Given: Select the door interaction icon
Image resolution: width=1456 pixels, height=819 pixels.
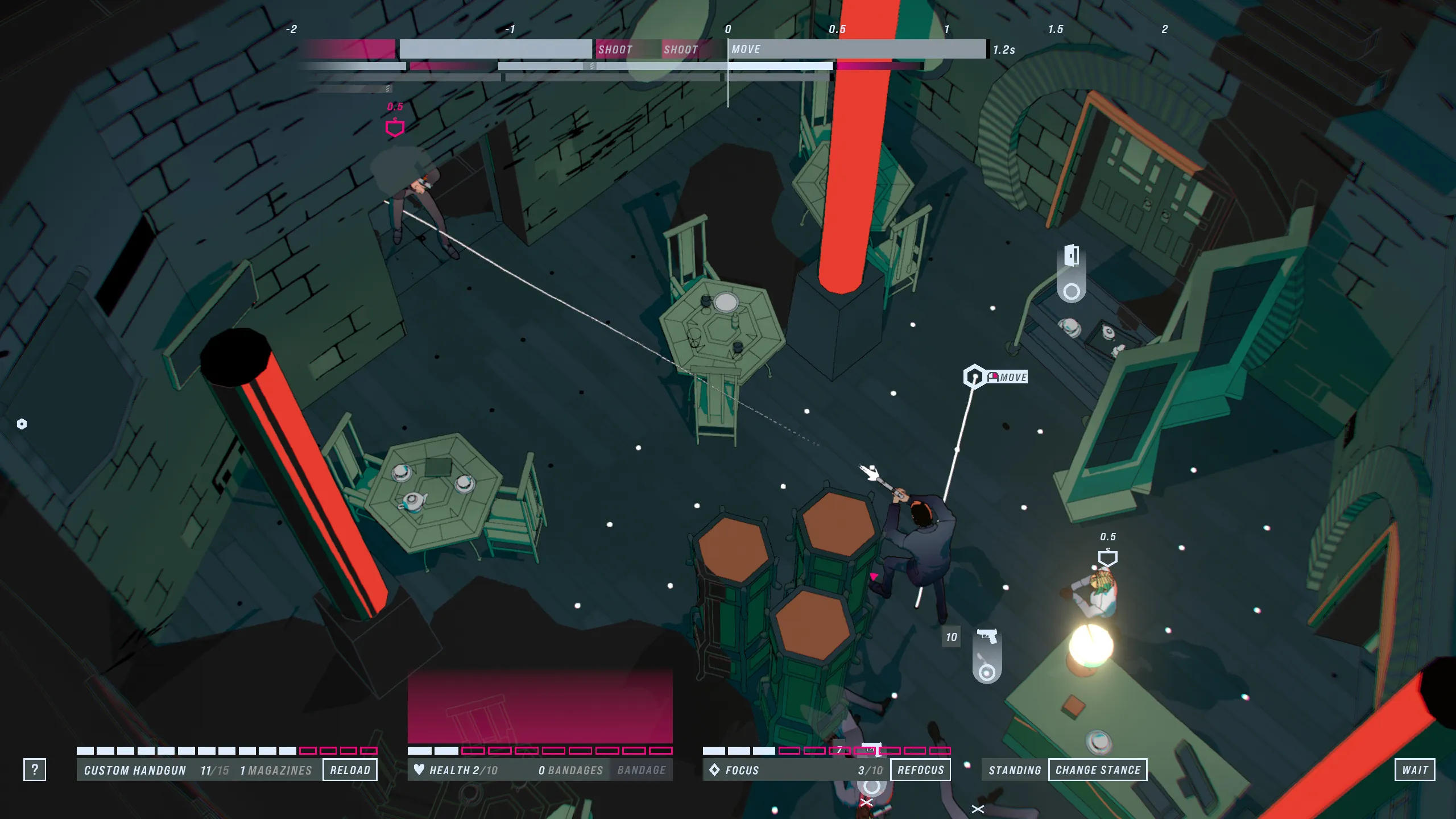Looking at the screenshot, I should (x=1072, y=256).
